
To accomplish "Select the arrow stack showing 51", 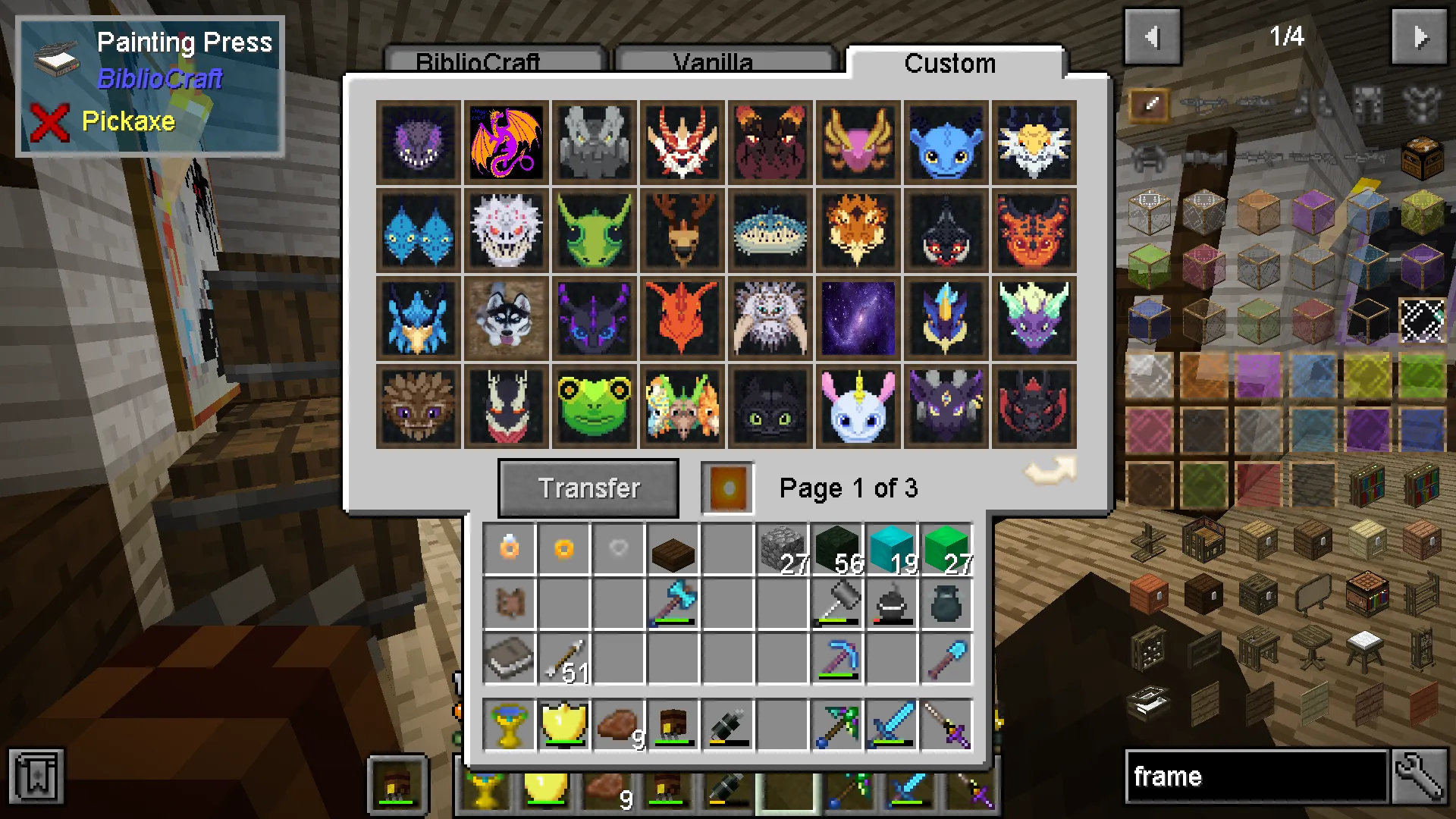I will click(563, 658).
